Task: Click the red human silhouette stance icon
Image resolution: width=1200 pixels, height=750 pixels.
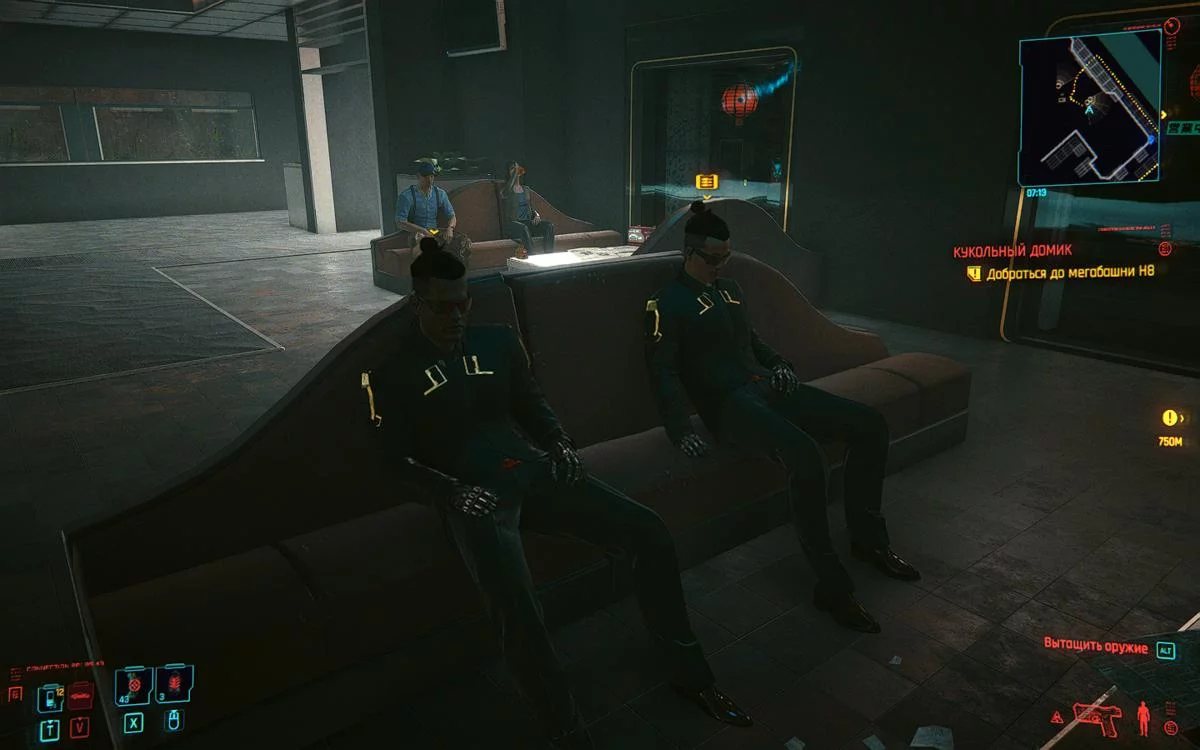Action: pos(1144,716)
